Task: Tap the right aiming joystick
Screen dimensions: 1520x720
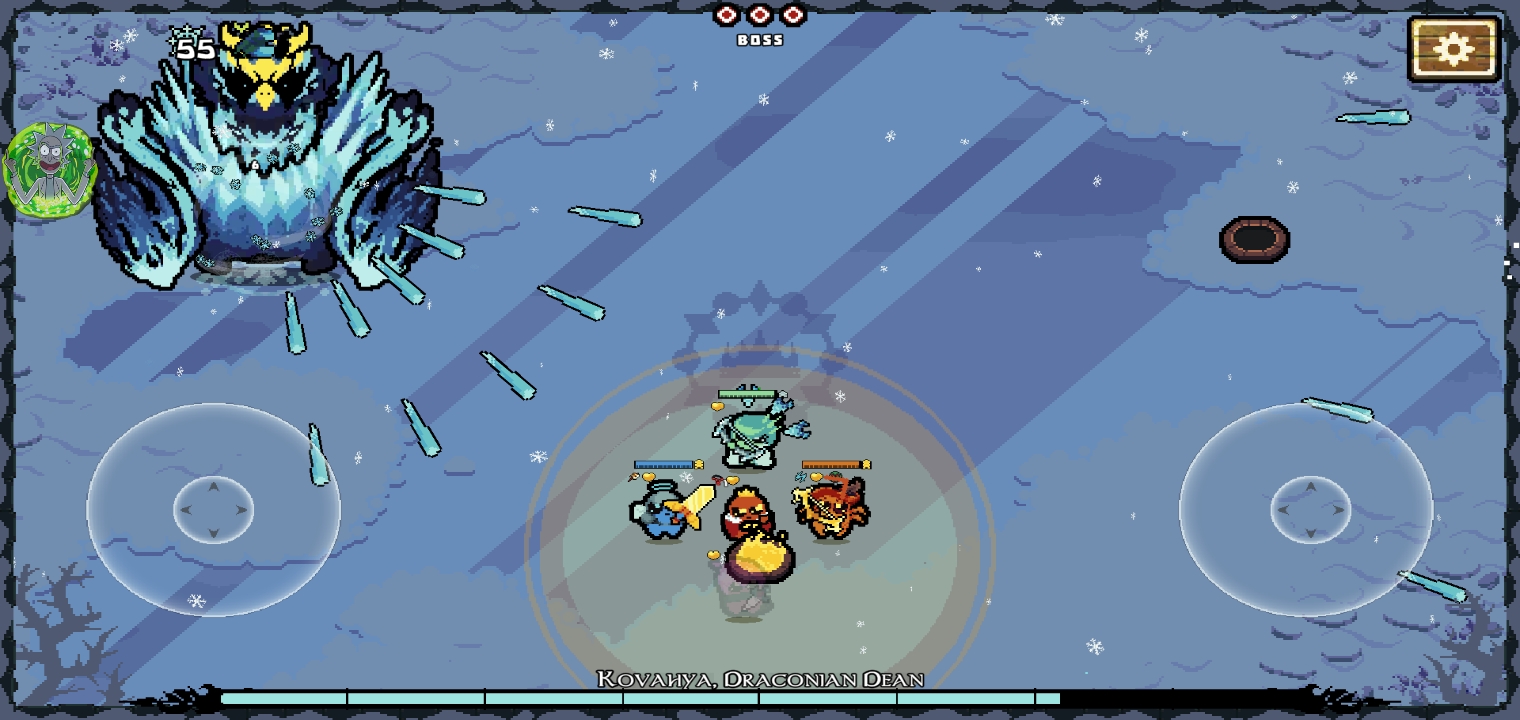Action: [1309, 510]
